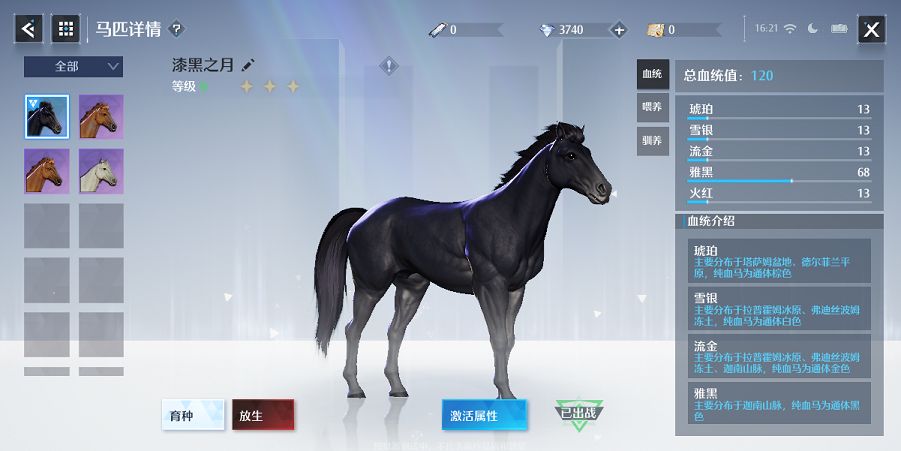This screenshot has height=451, width=901.
Task: Open the 全部 filter dropdown
Action: (73, 67)
